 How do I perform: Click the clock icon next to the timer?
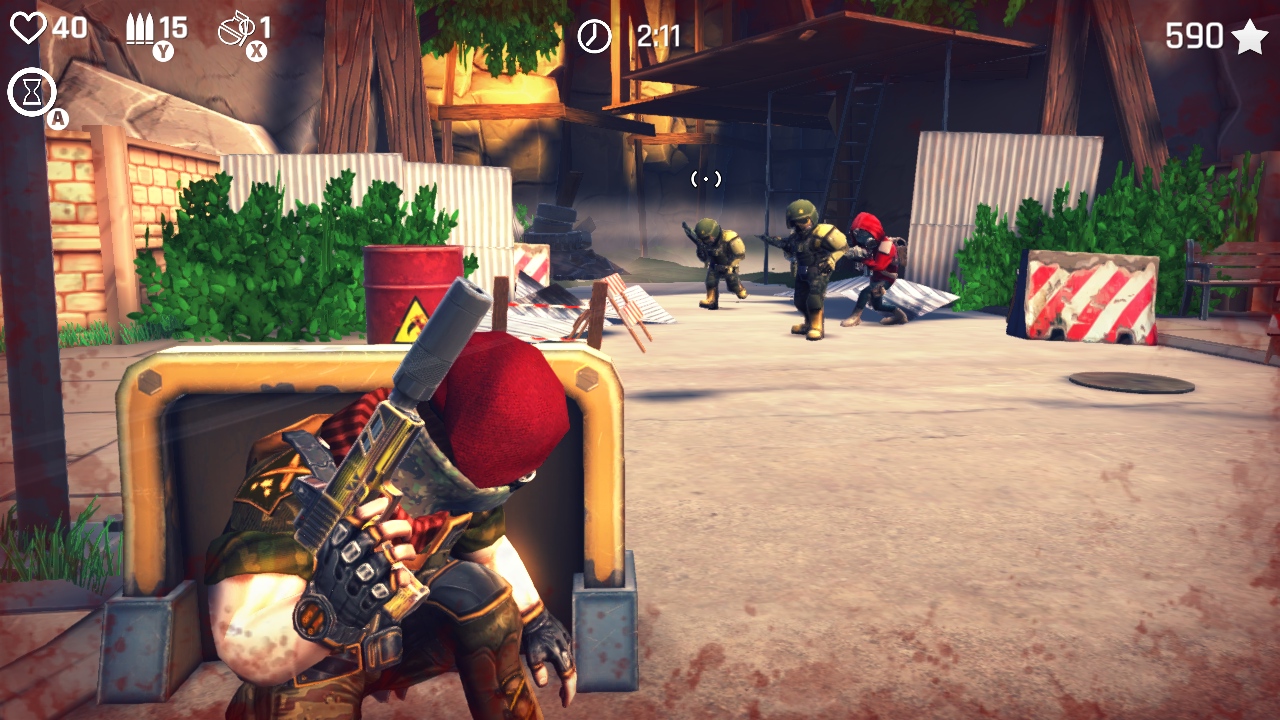[x=594, y=35]
